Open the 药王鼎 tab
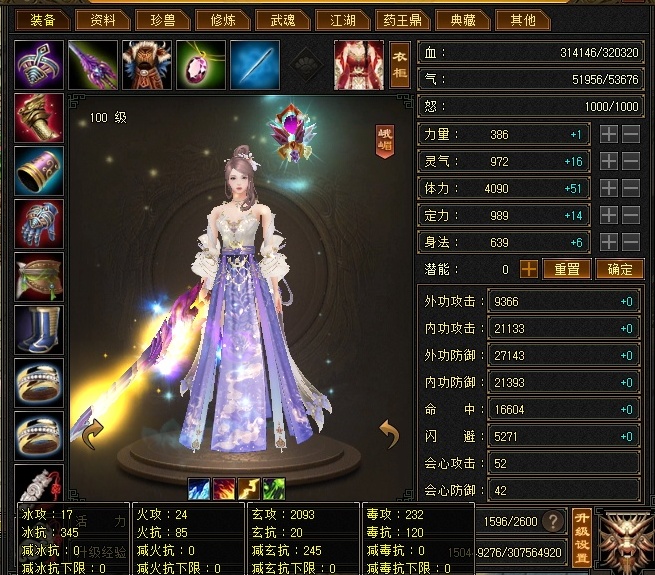The image size is (655, 575). 402,19
